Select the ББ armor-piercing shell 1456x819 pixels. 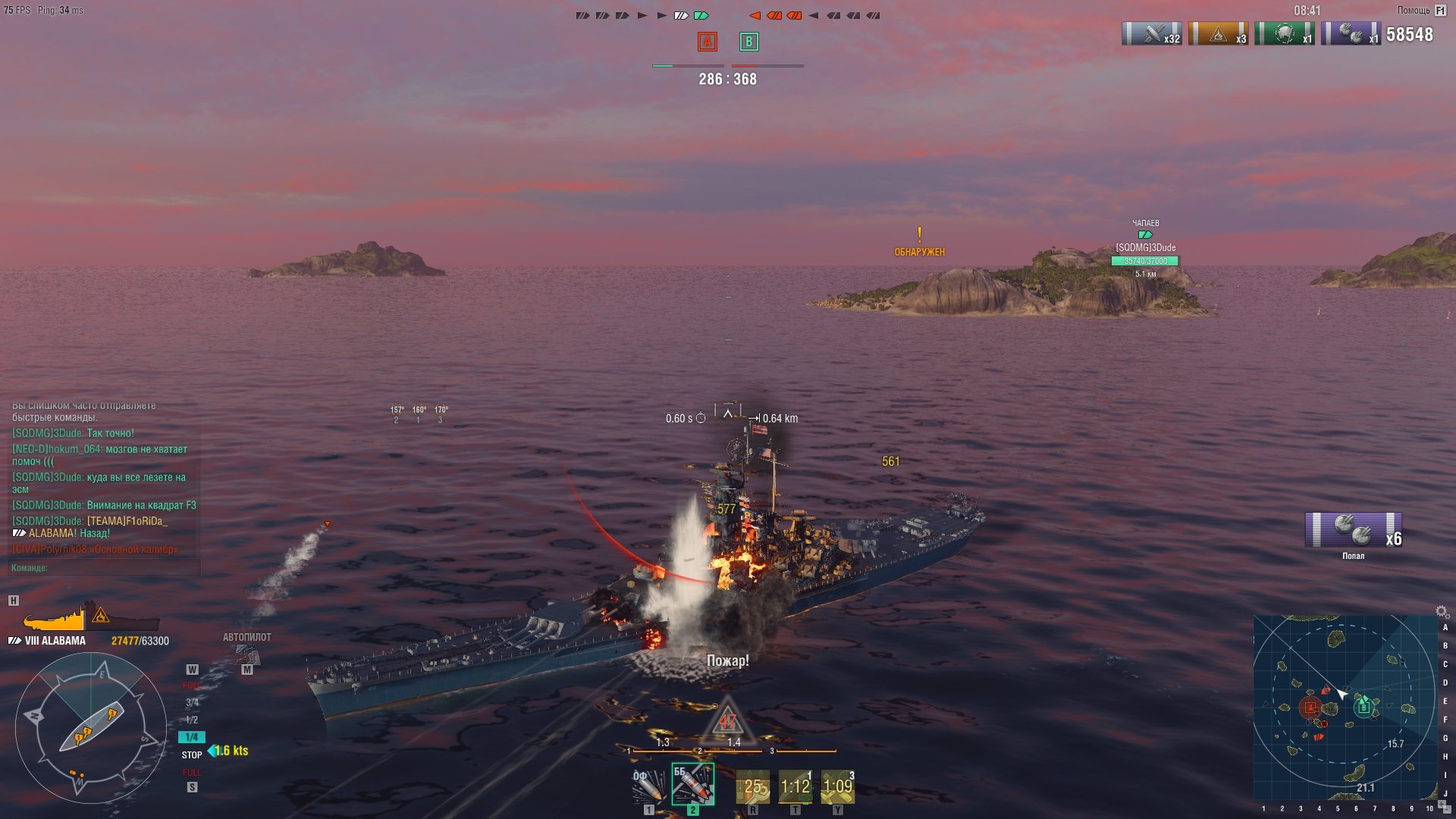click(x=692, y=784)
